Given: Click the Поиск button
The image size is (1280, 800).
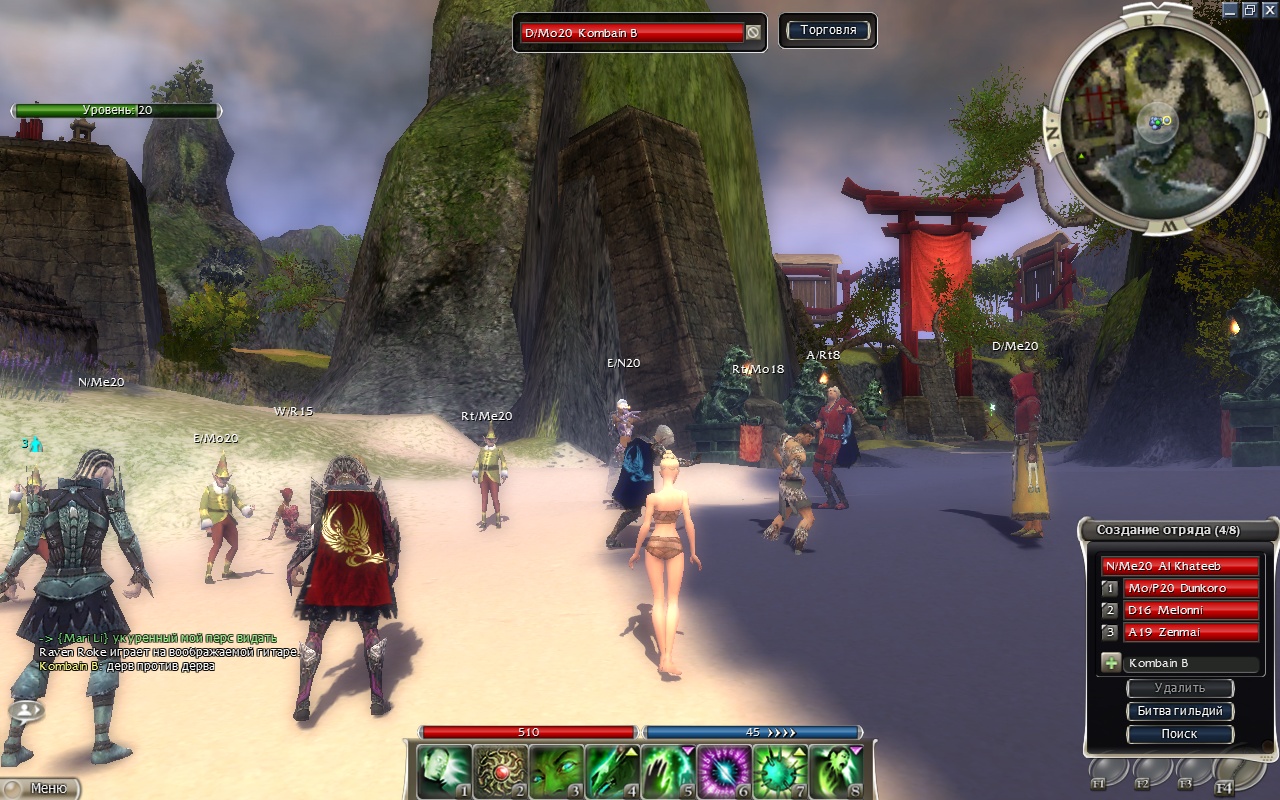Looking at the screenshot, I should 1179,734.
